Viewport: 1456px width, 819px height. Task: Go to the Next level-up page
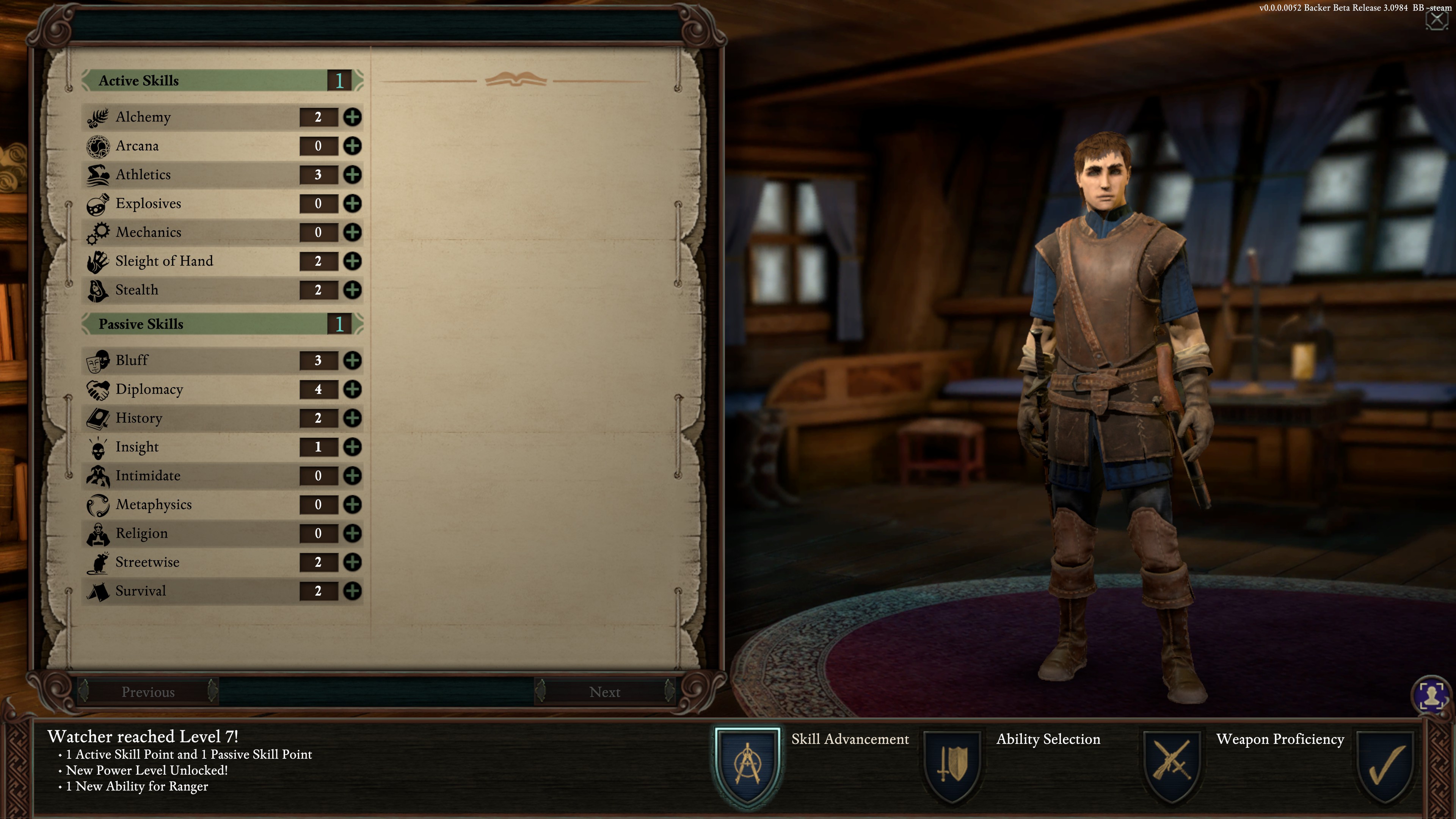(x=604, y=691)
